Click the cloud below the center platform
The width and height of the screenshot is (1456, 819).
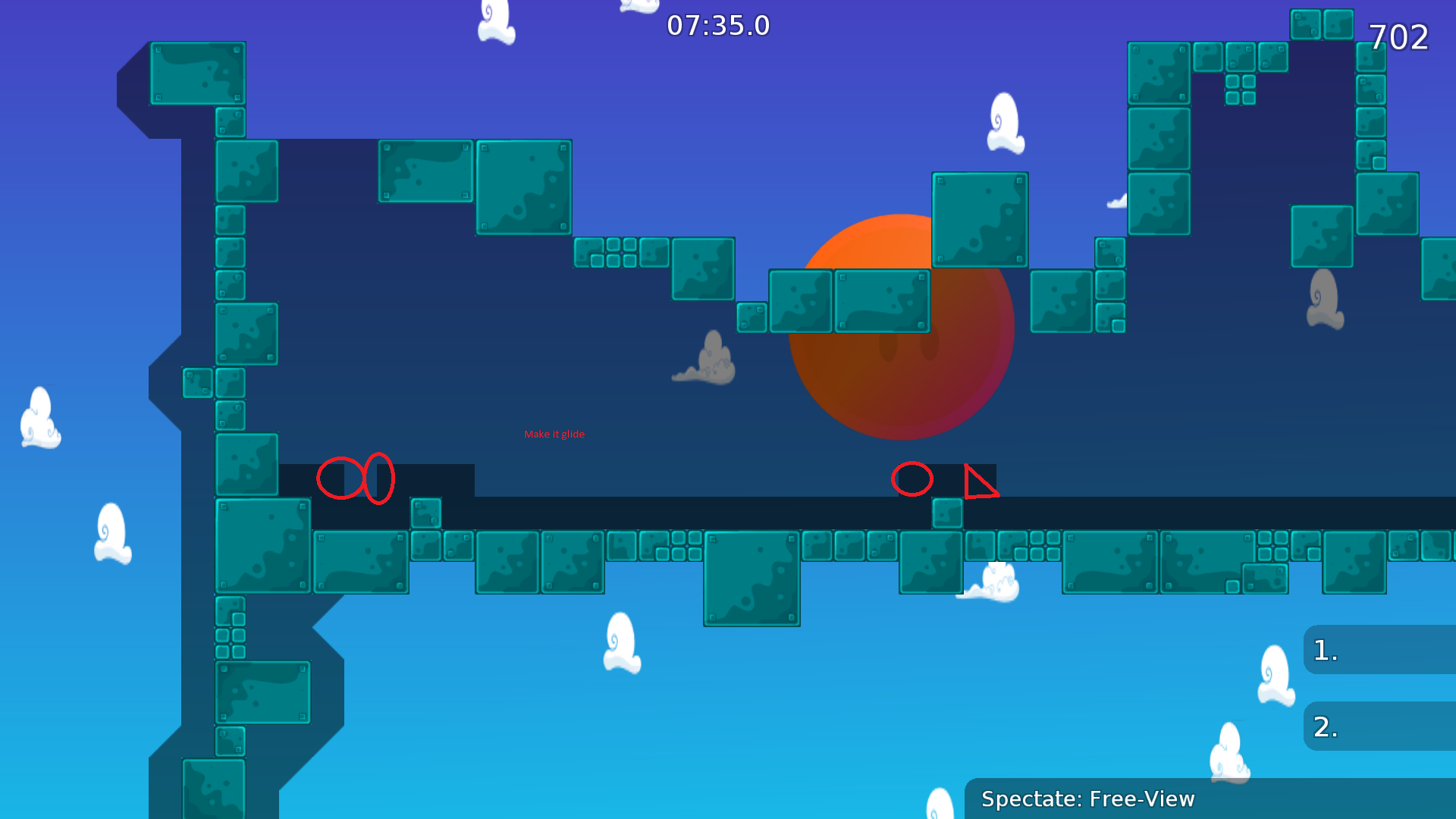pyautogui.click(x=620, y=645)
